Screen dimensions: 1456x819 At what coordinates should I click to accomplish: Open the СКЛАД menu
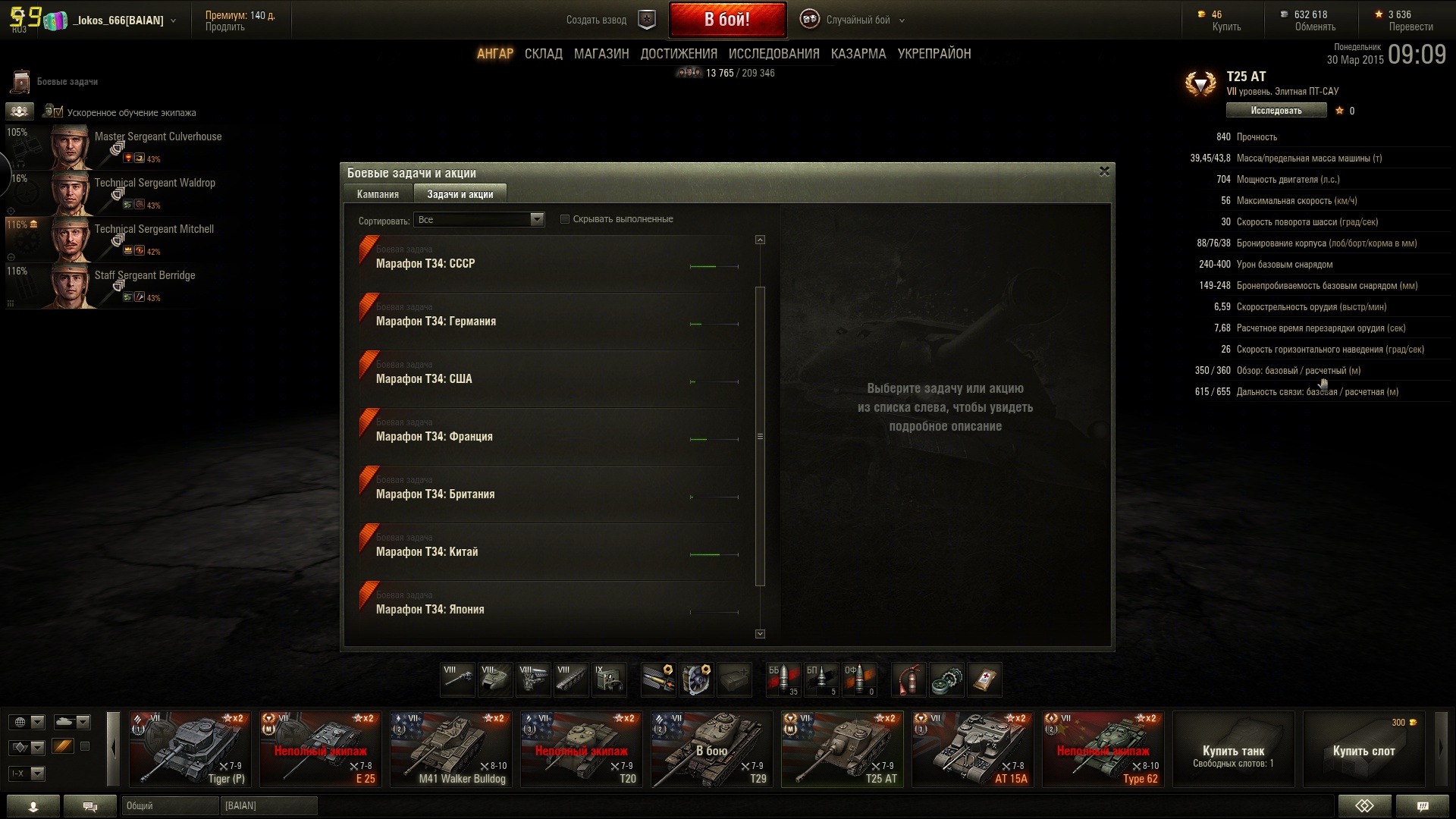(x=543, y=54)
